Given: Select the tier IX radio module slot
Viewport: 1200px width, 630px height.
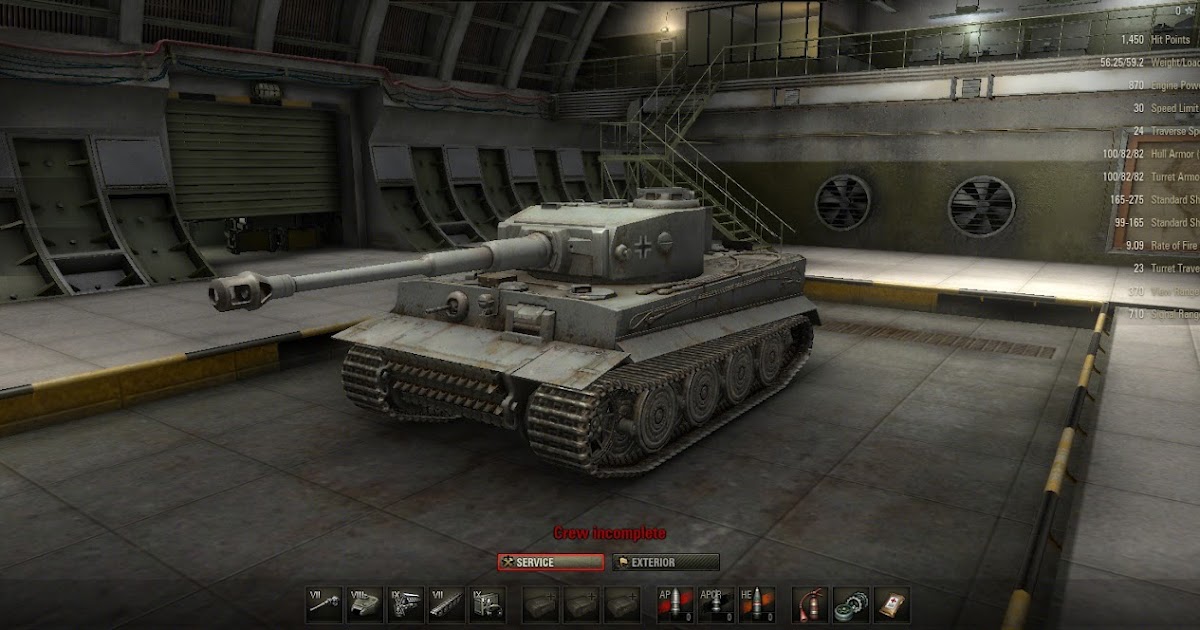Looking at the screenshot, I should pos(487,604).
